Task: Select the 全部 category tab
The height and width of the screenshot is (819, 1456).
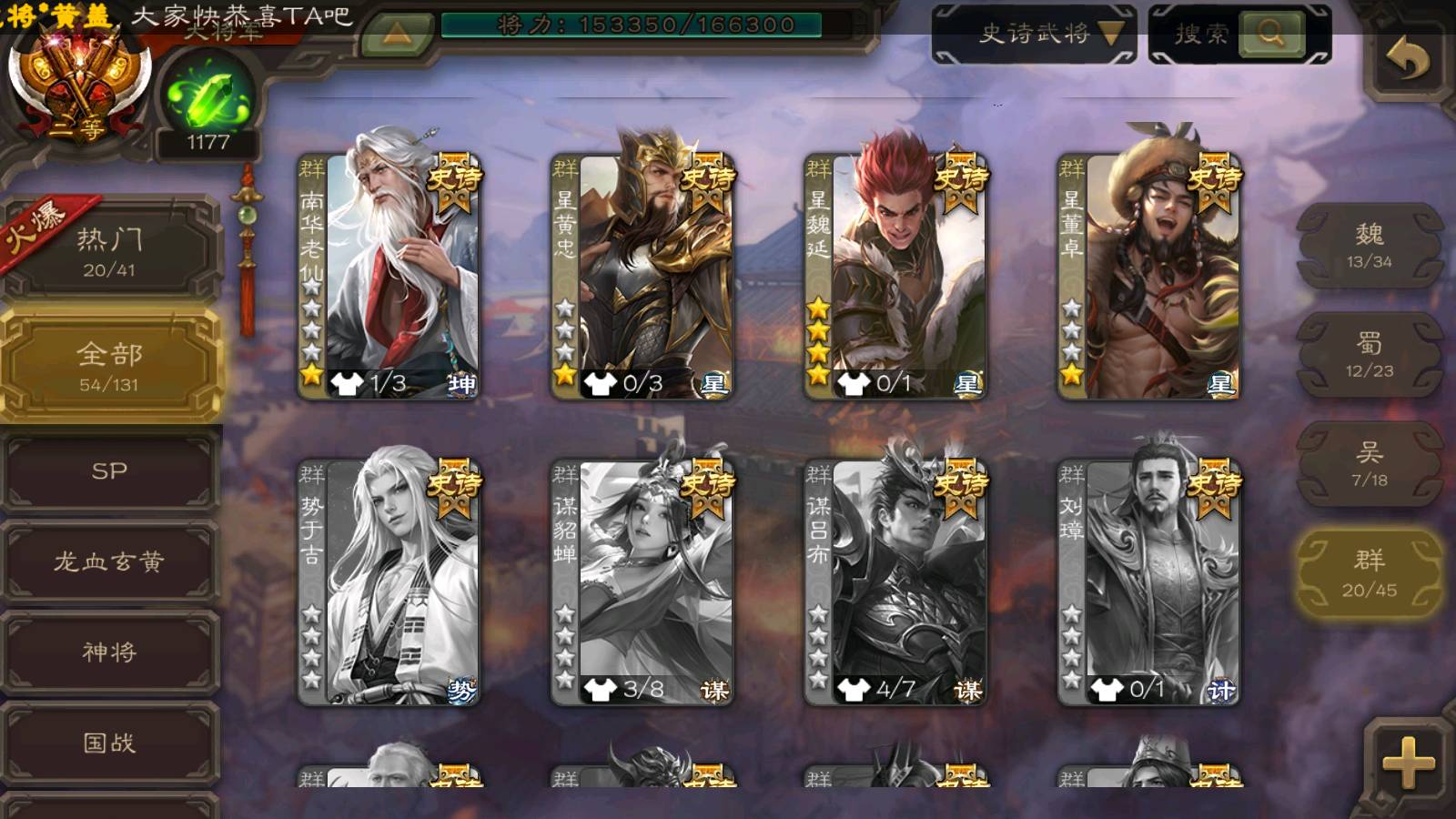Action: [109, 366]
